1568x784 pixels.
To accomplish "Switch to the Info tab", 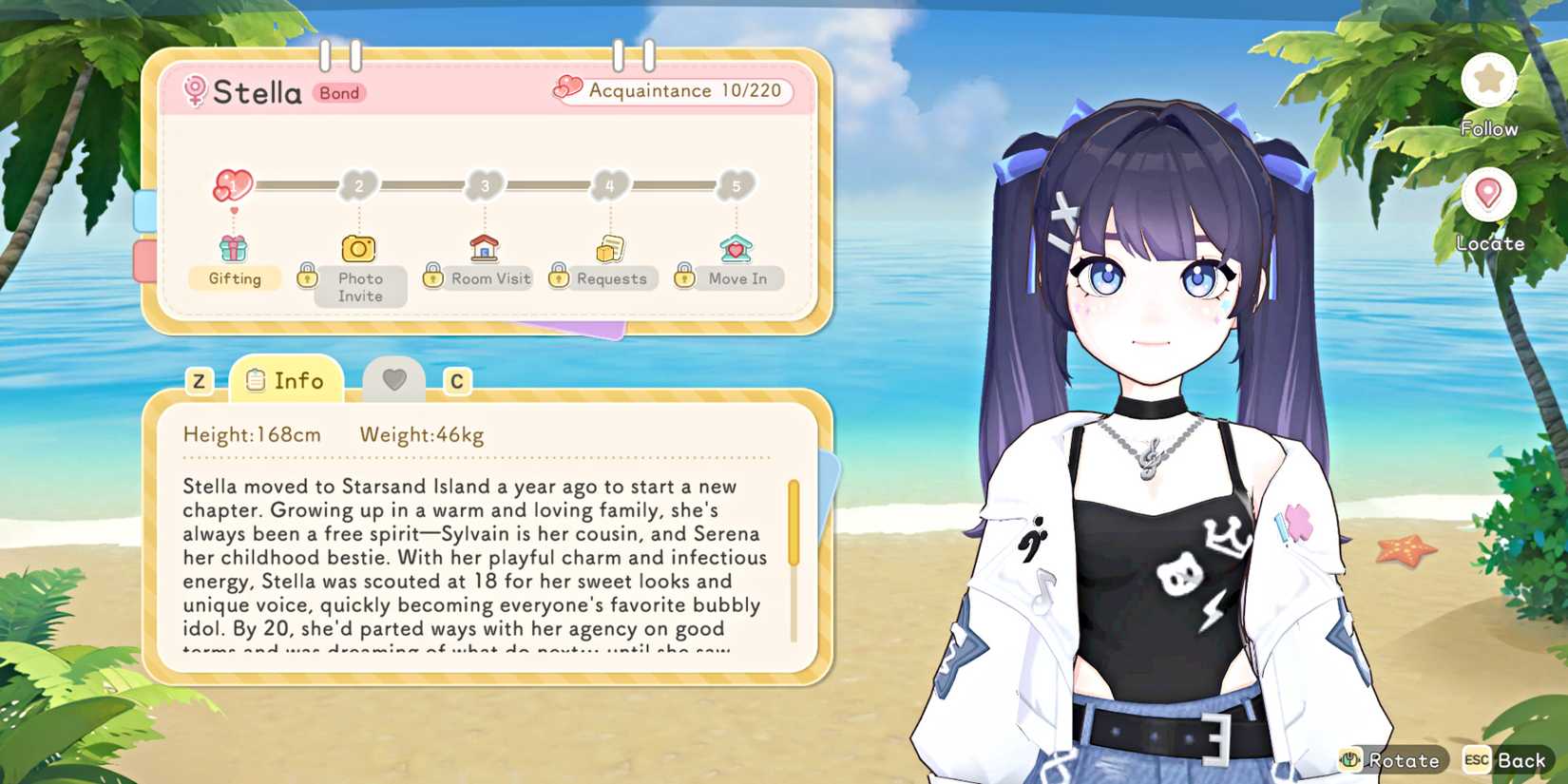I will tap(285, 380).
